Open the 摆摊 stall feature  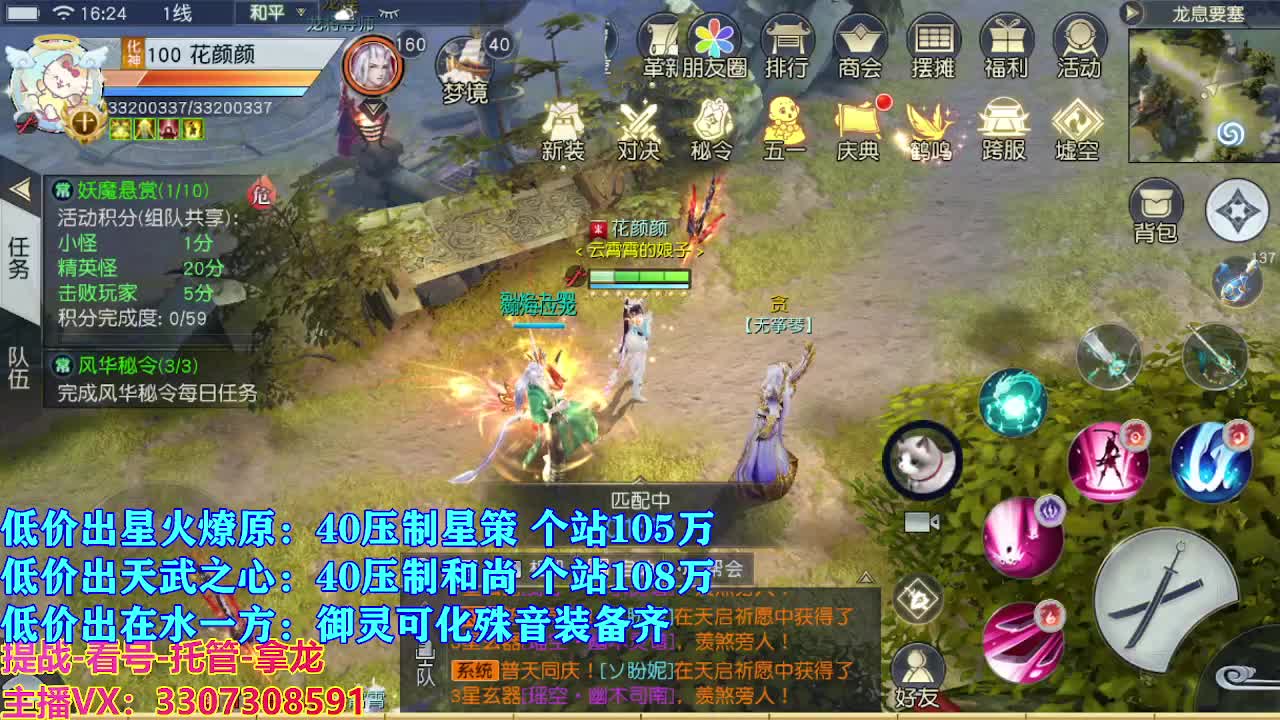pyautogui.click(x=935, y=45)
